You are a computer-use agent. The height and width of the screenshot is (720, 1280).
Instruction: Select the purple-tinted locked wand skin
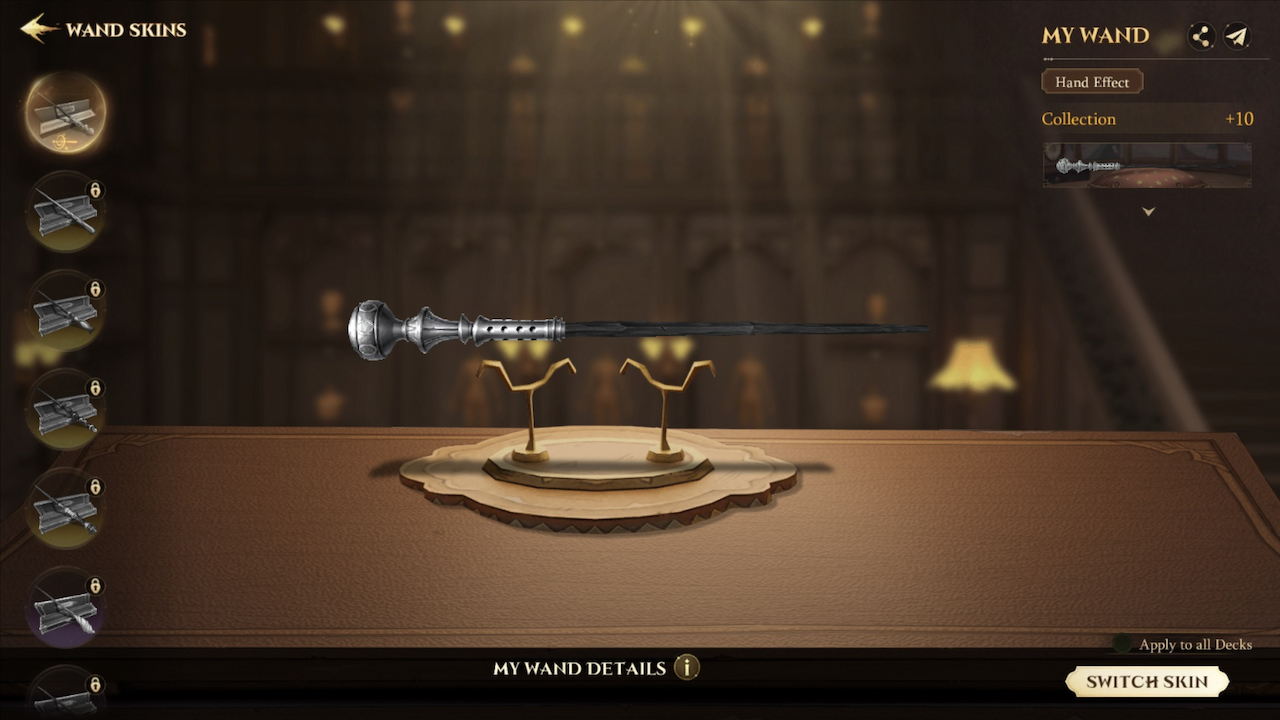tap(64, 607)
